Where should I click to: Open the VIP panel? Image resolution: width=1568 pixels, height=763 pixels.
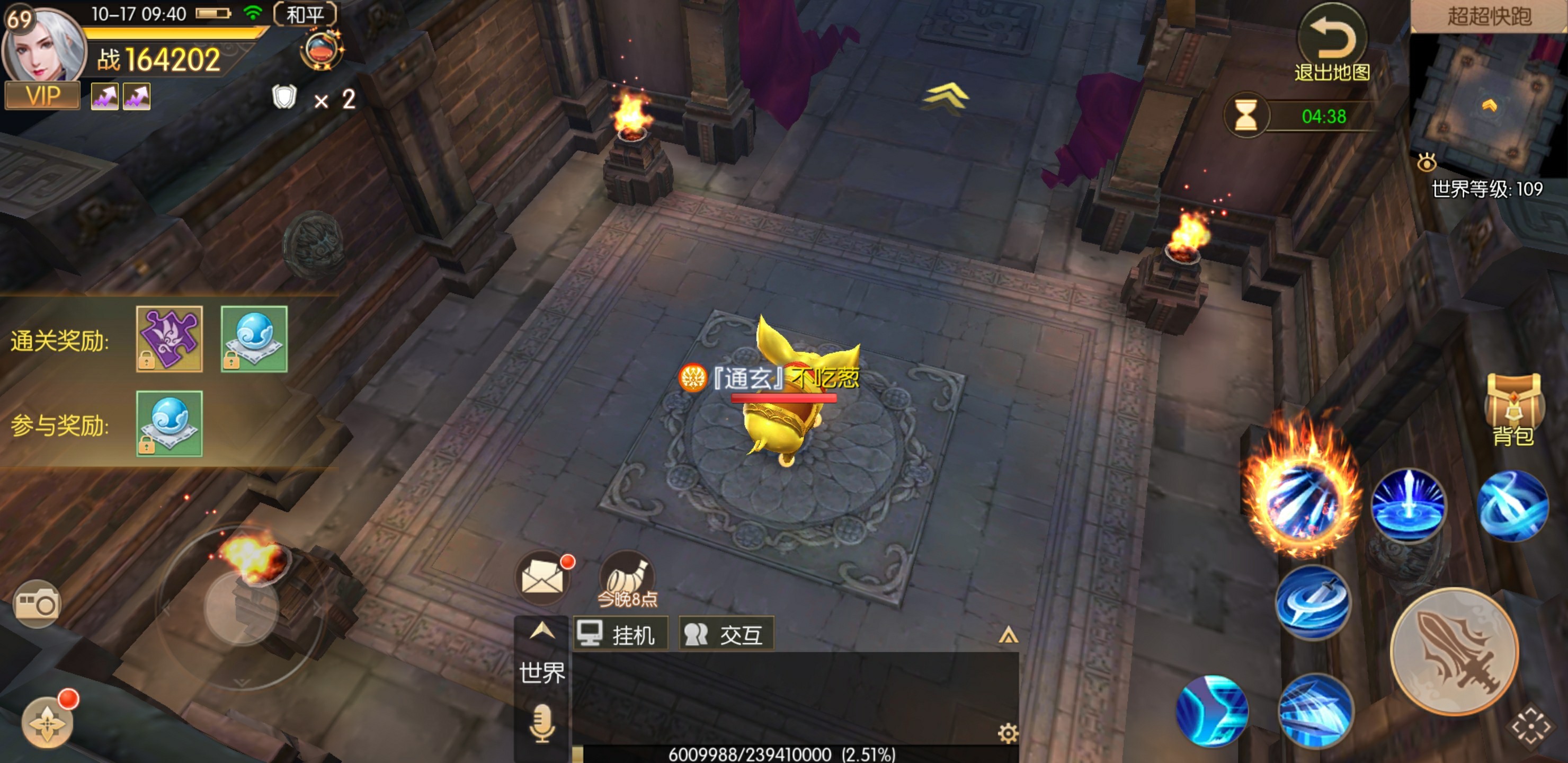42,96
